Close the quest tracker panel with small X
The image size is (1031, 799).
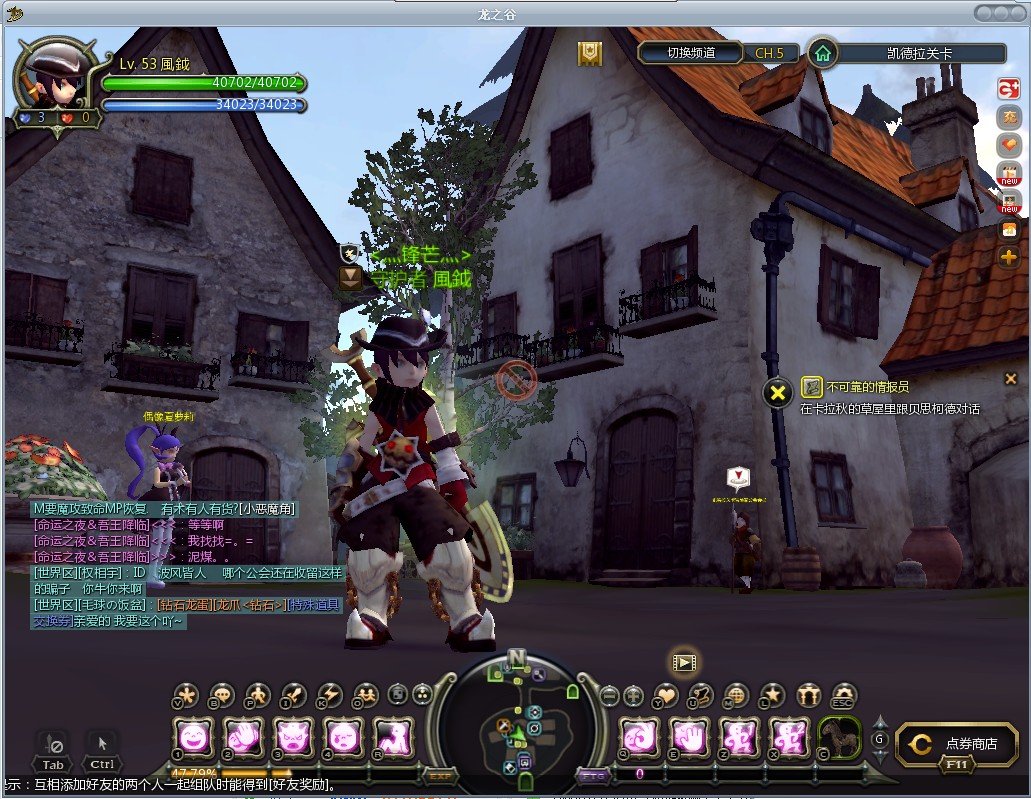point(1010,378)
